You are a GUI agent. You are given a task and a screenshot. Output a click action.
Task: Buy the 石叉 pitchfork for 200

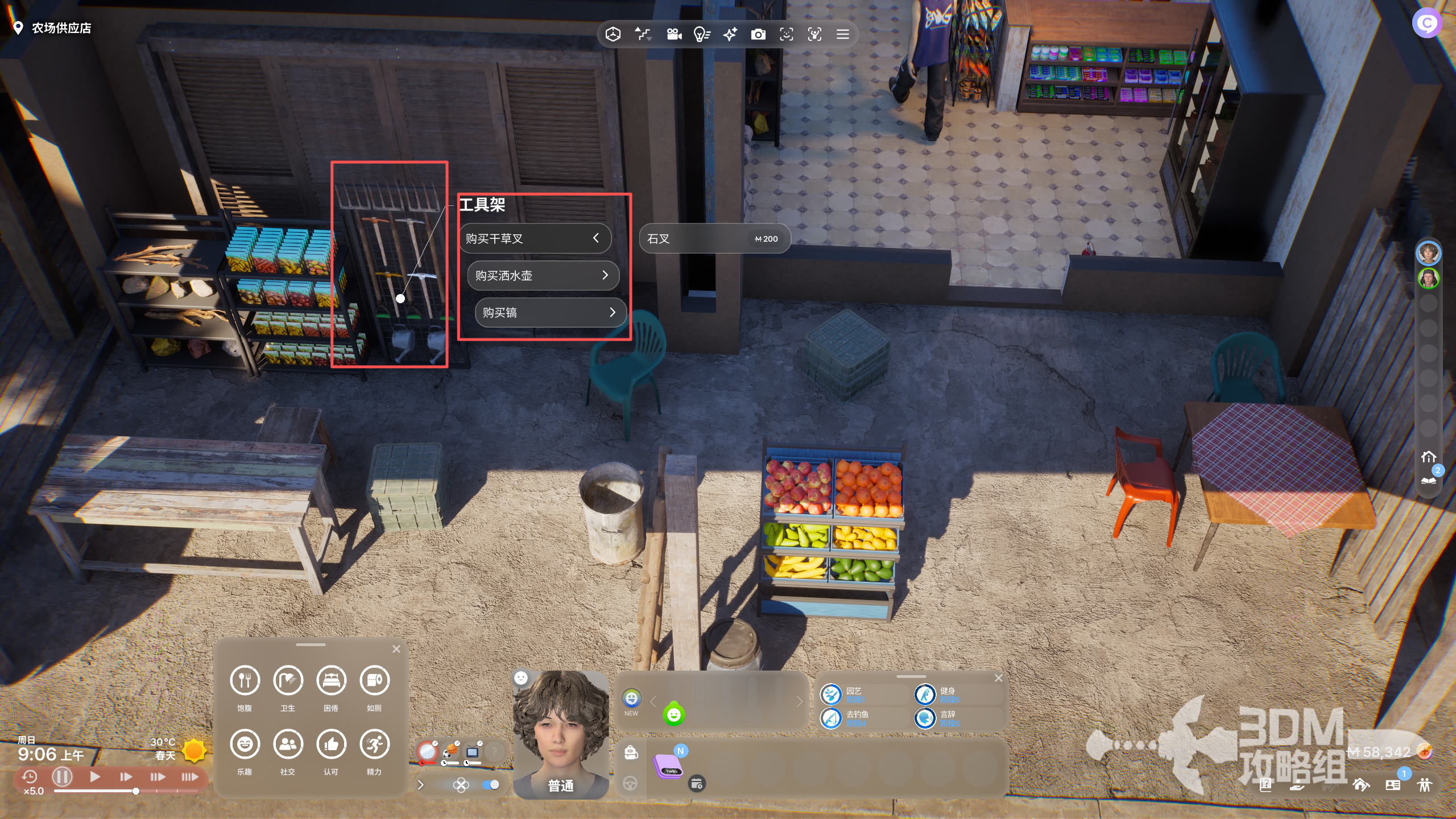tap(714, 239)
